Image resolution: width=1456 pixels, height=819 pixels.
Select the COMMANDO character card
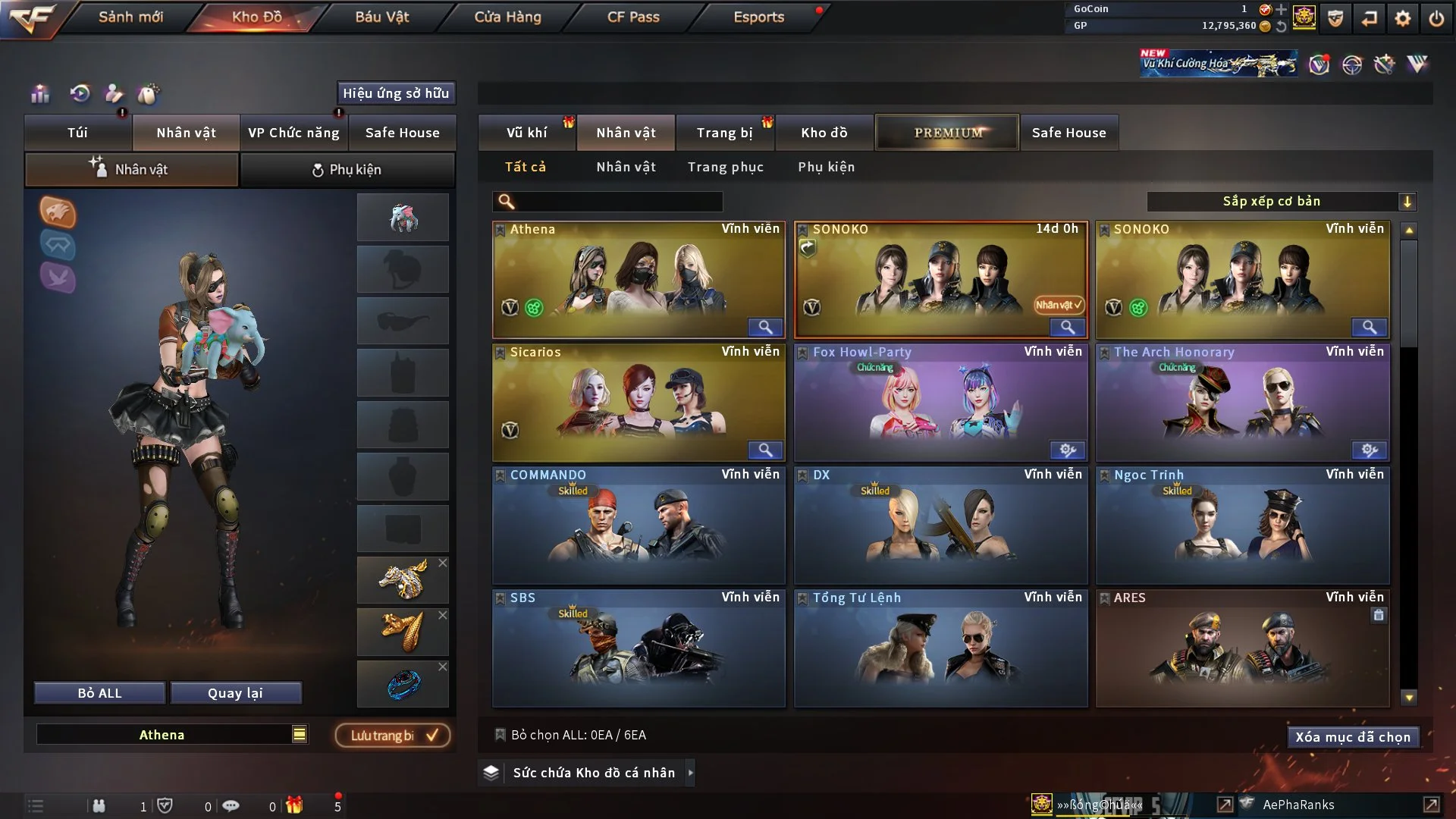pyautogui.click(x=639, y=526)
